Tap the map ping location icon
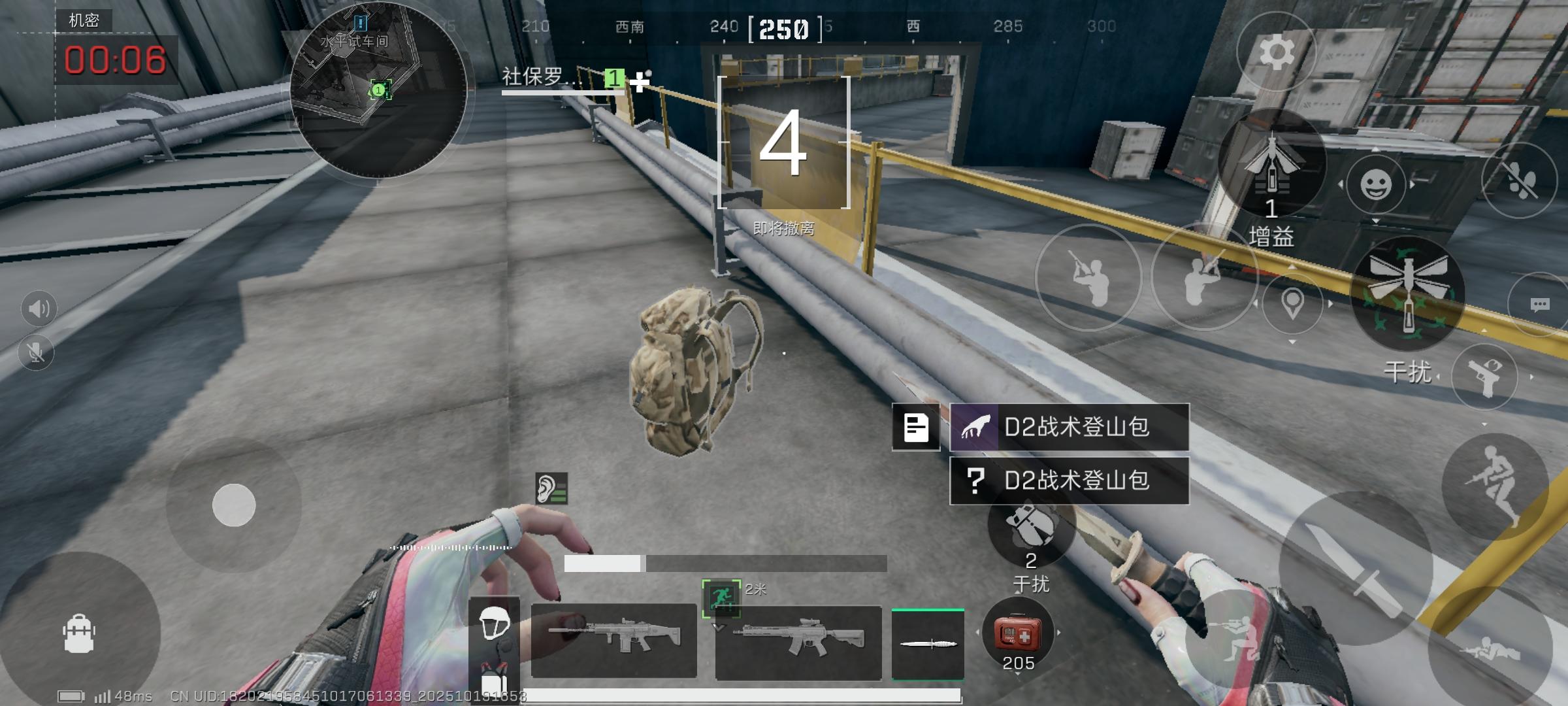Screen dimensions: 1568x706 pyautogui.click(x=1292, y=304)
